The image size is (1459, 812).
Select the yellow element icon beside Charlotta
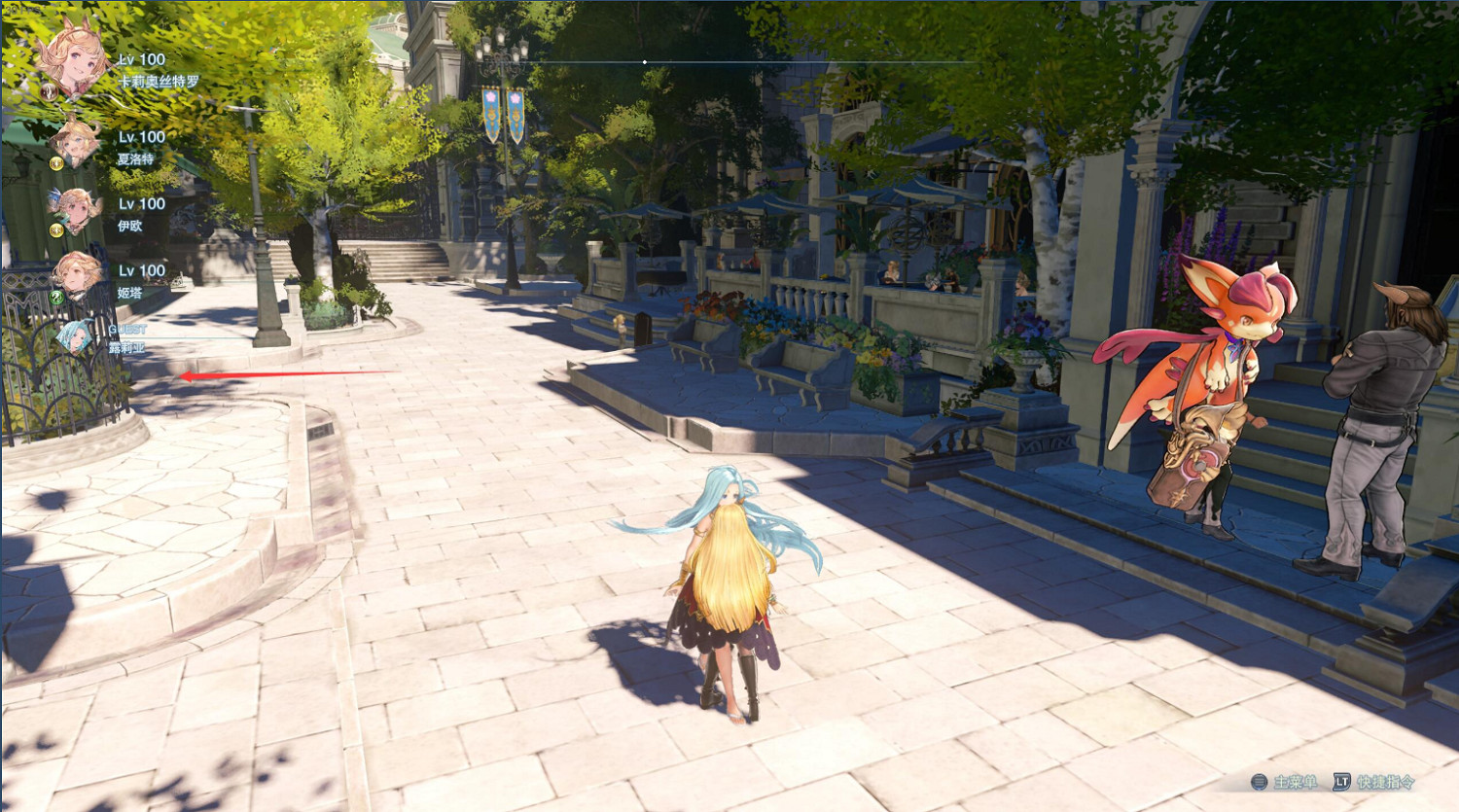(55, 164)
